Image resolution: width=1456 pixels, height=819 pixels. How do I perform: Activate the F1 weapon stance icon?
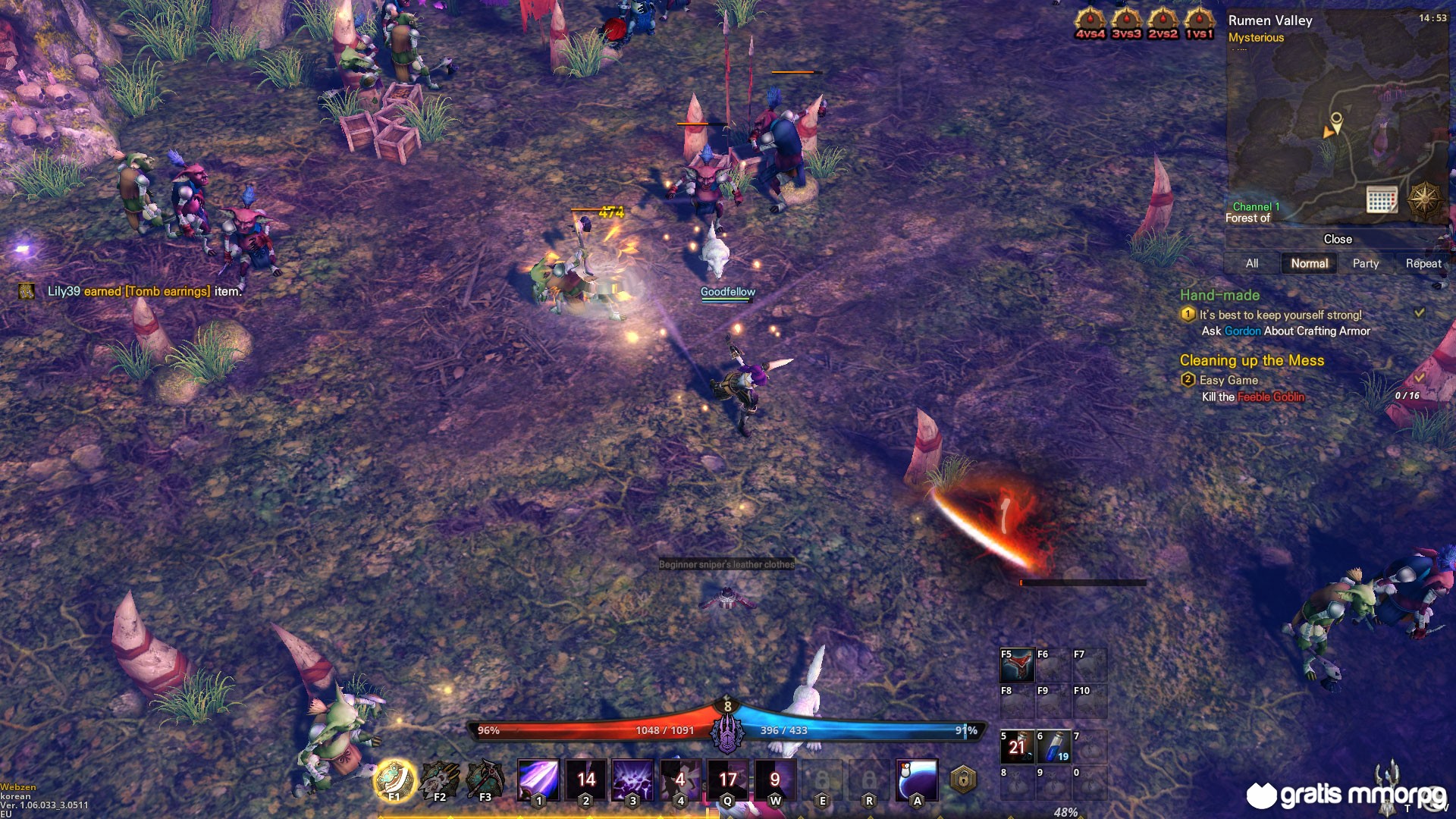394,780
